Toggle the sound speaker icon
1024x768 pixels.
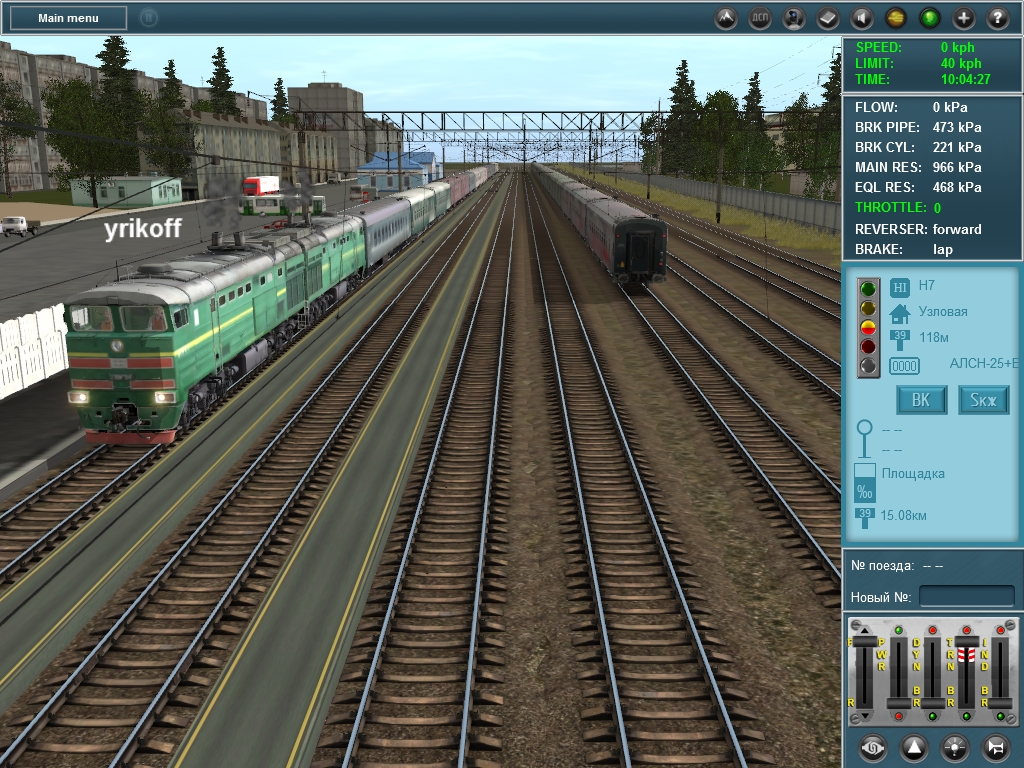(x=862, y=18)
